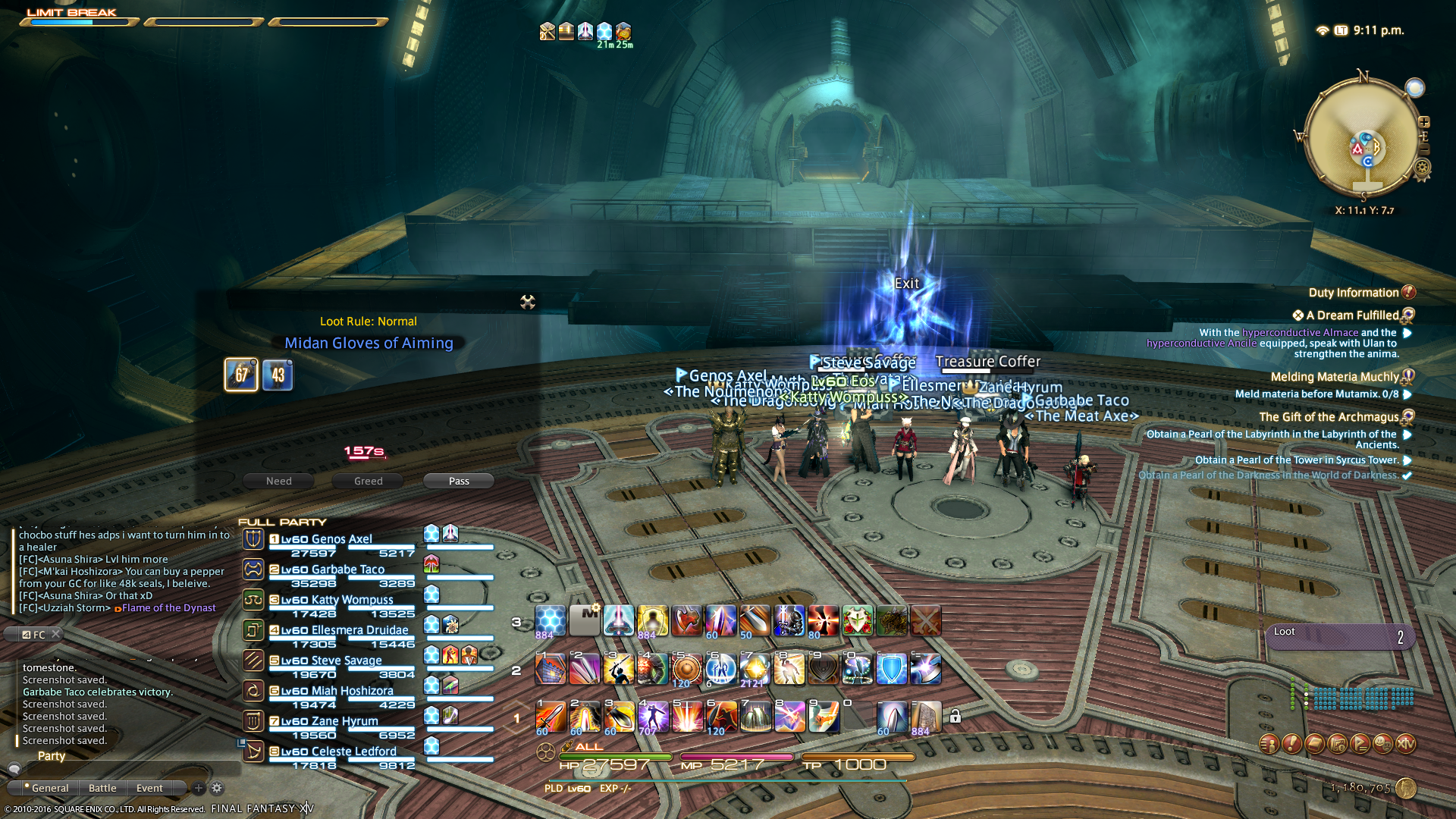The image size is (1456, 819).
Task: Roll Greed on the loot item
Action: pos(368,481)
